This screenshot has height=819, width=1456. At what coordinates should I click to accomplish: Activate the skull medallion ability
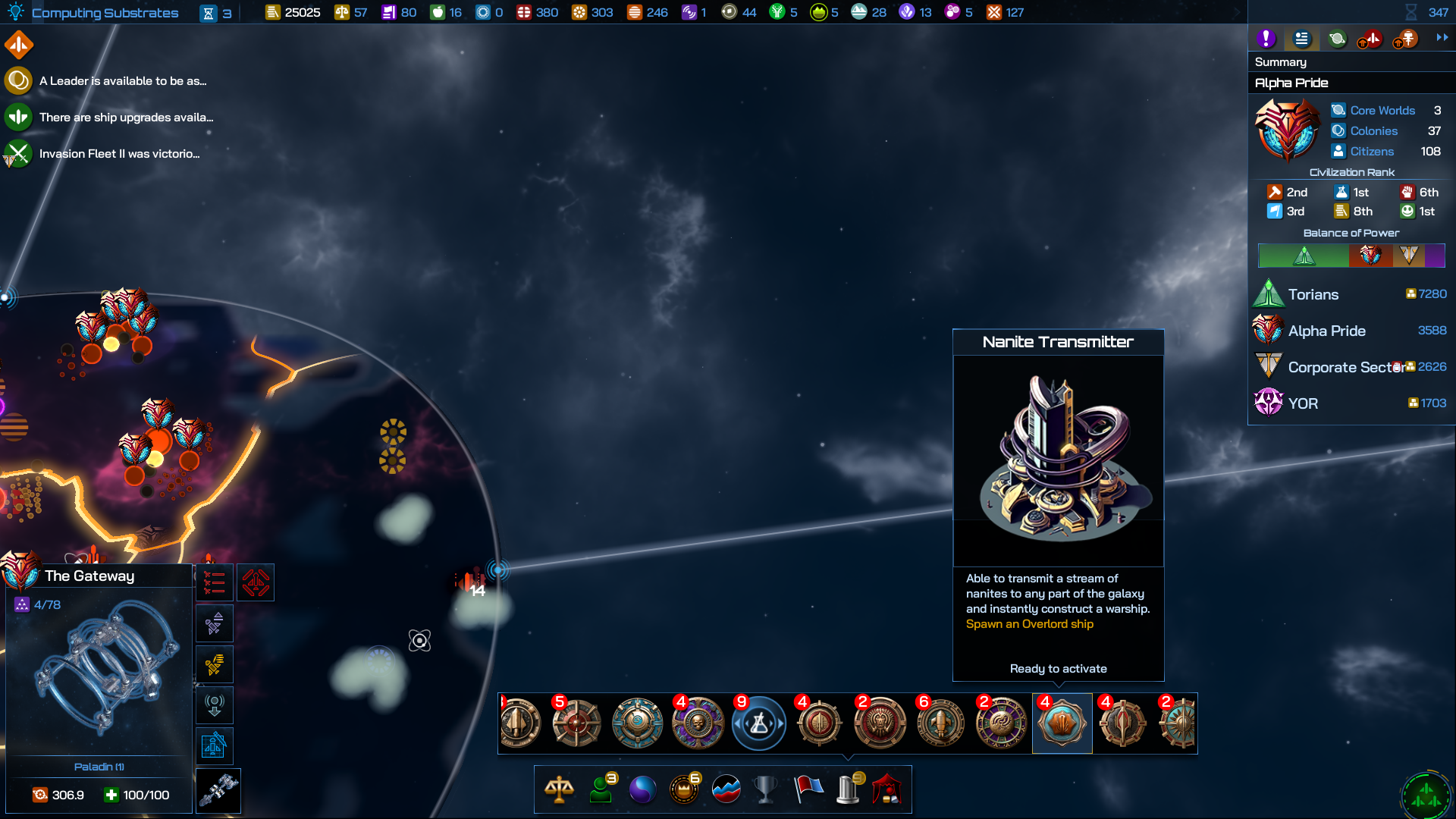[x=698, y=723]
